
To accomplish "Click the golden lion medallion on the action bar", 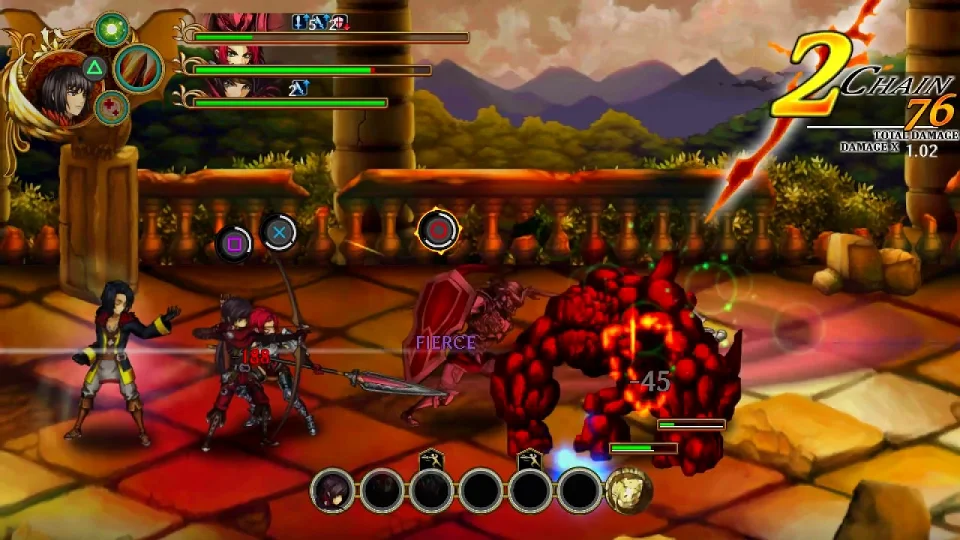I will (629, 490).
